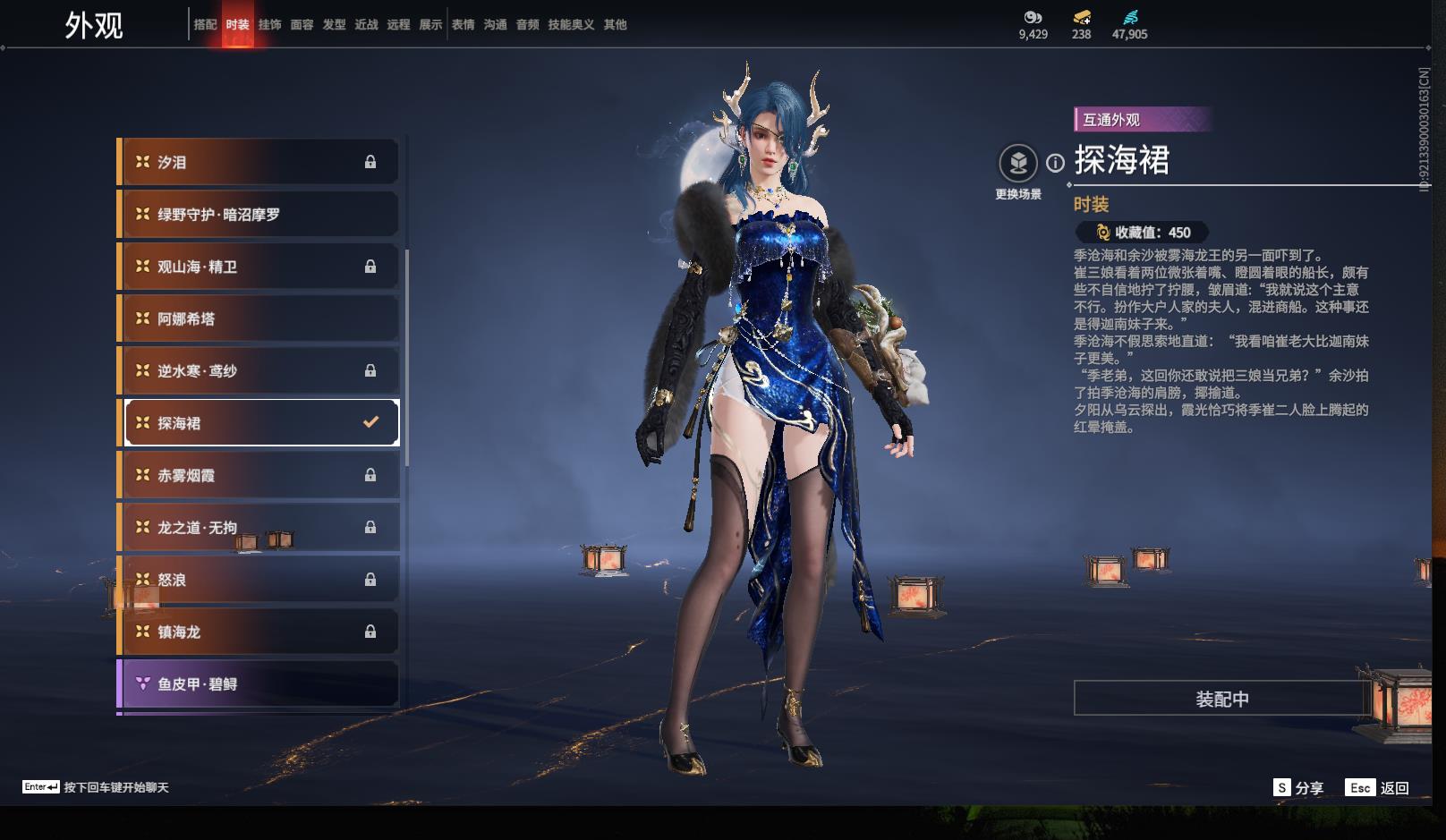The image size is (1446, 840).
Task: Click the 赤雾烟霞 outfit row
Action: (x=259, y=475)
